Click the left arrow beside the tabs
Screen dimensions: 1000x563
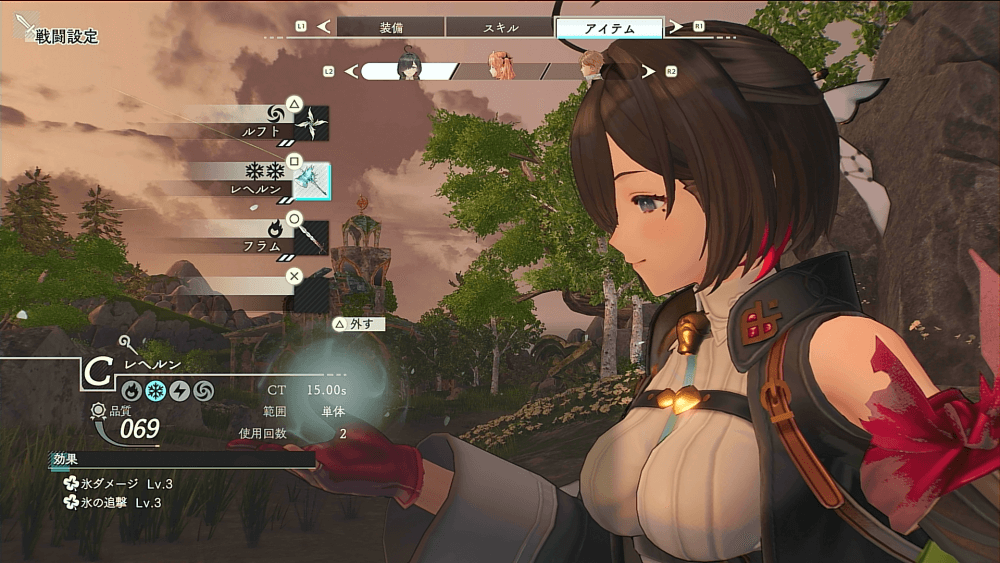tap(323, 27)
